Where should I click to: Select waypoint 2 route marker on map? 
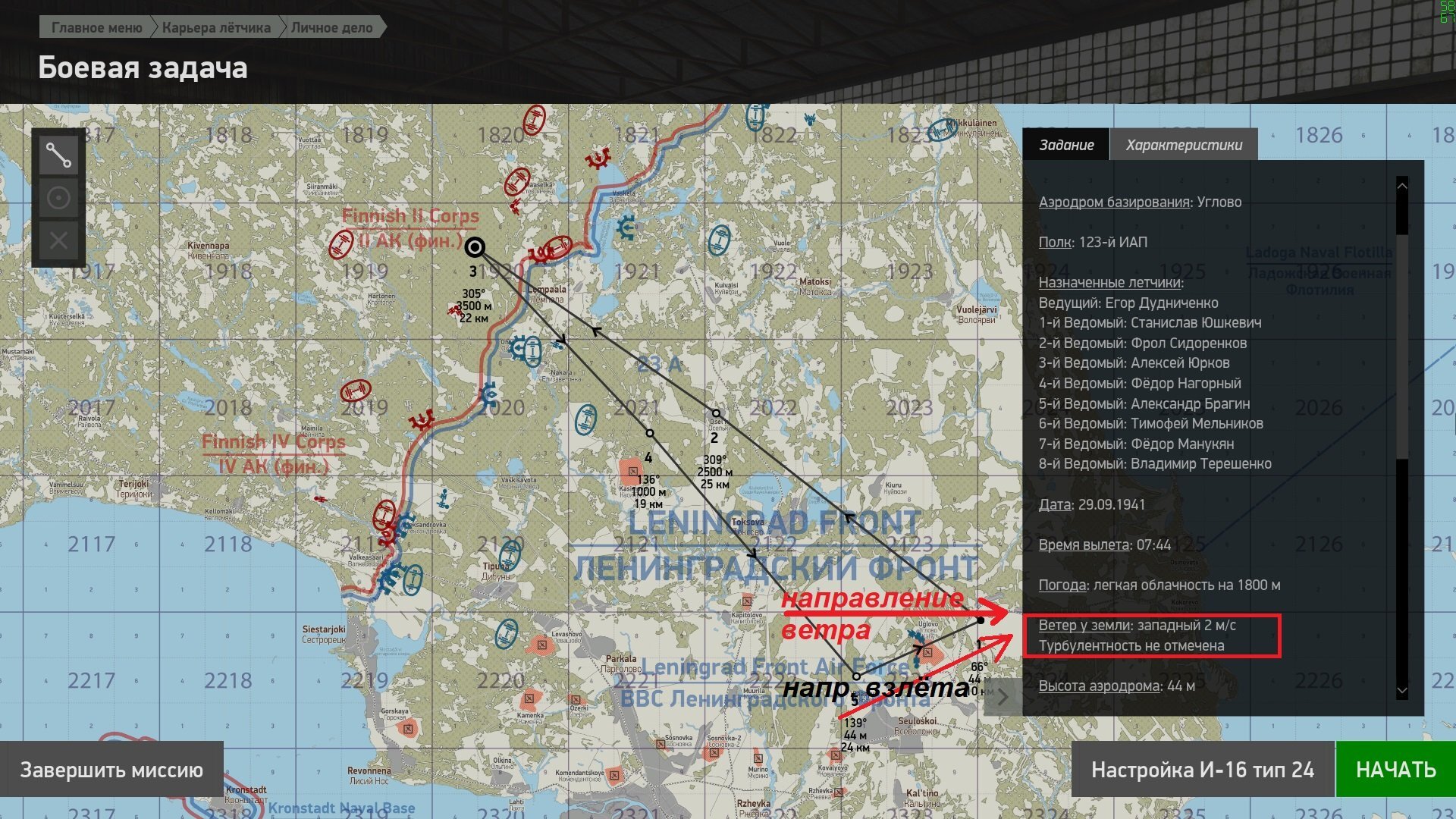coord(716,414)
